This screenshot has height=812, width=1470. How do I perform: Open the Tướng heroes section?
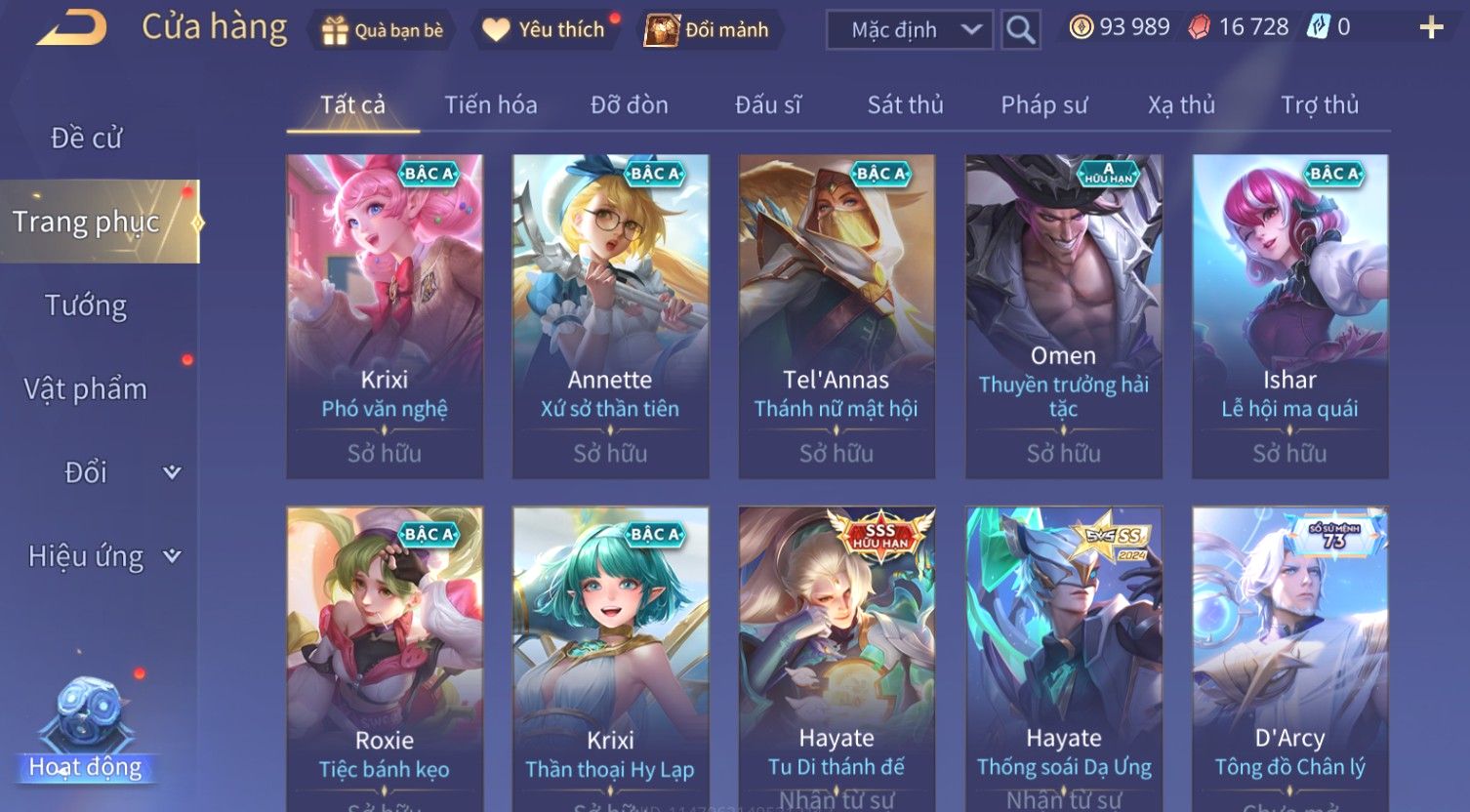tap(86, 305)
